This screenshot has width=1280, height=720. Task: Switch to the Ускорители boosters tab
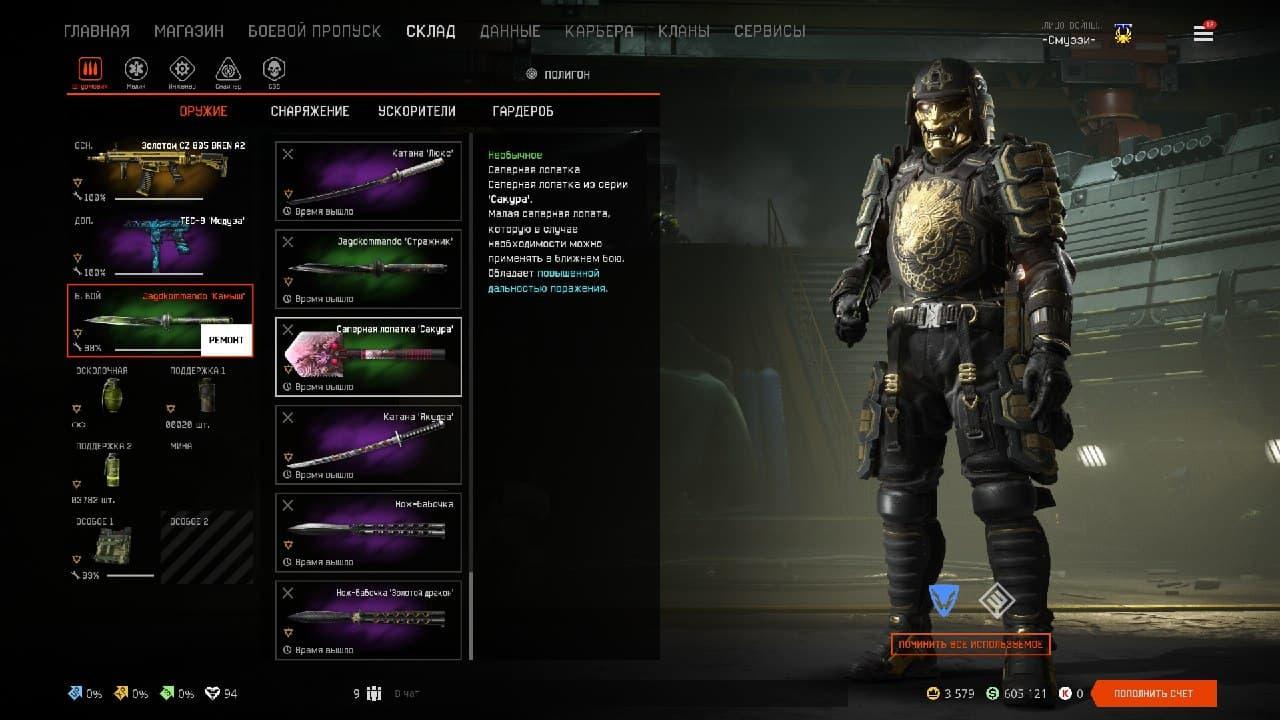point(417,111)
